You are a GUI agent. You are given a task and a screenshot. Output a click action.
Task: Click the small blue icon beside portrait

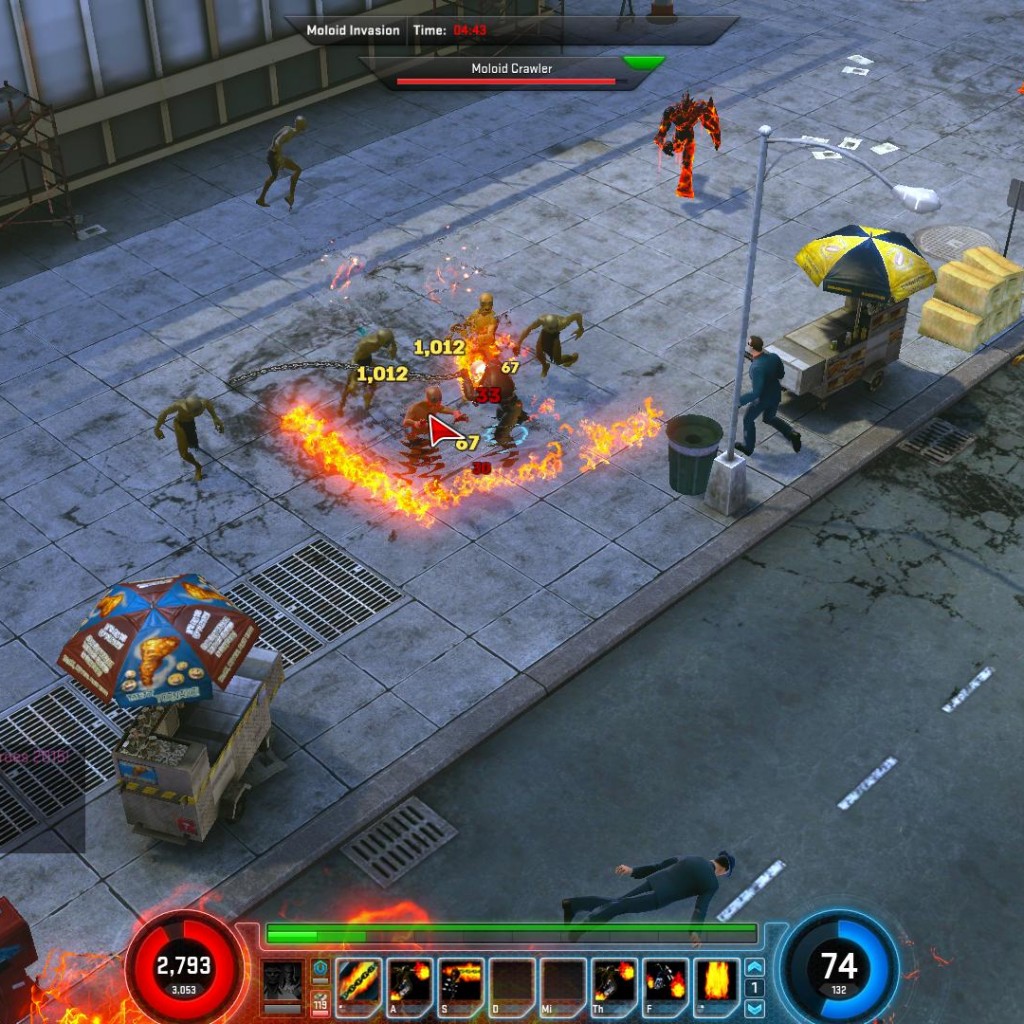coord(320,968)
